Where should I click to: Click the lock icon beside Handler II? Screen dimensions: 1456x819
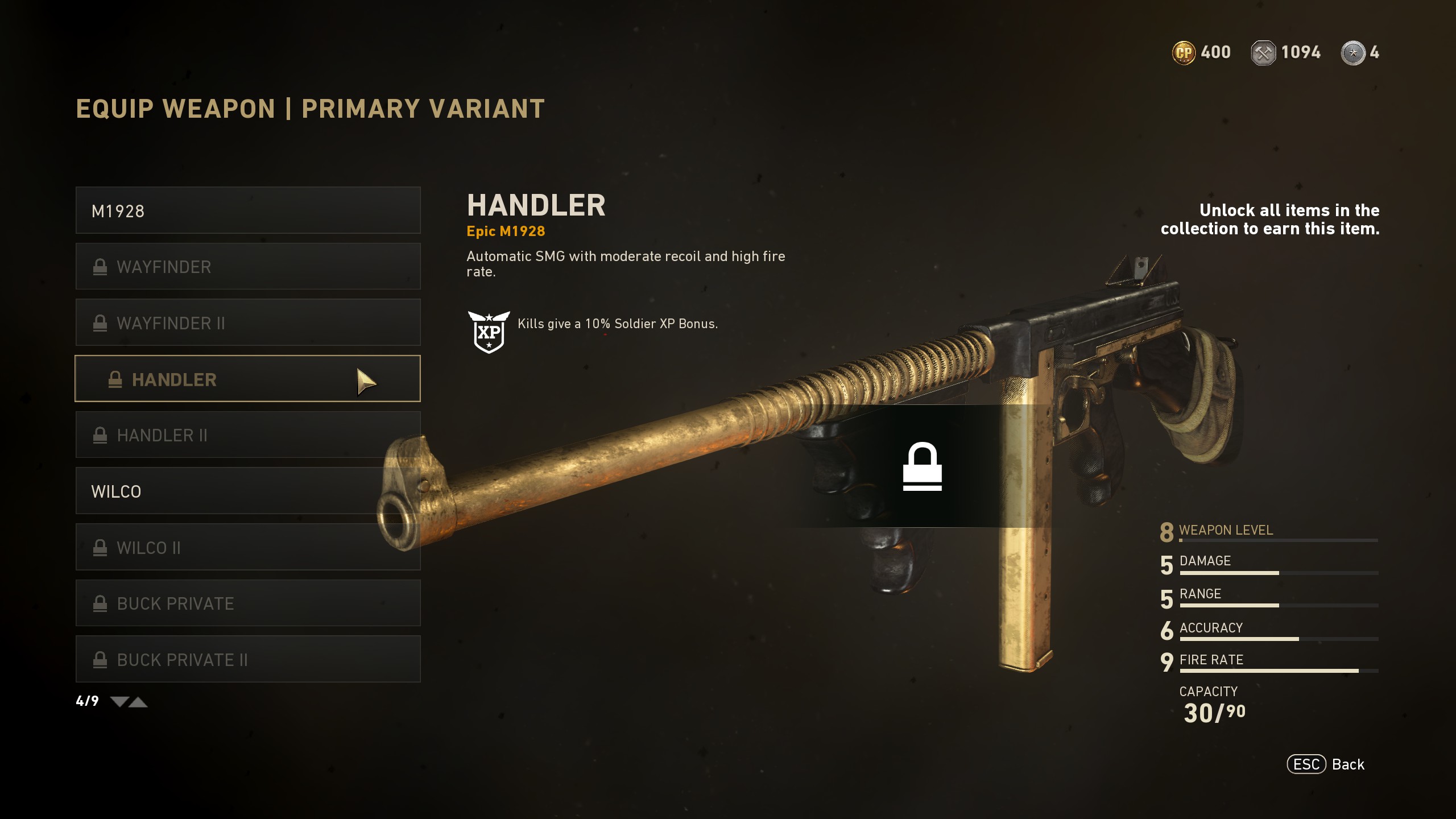[x=101, y=435]
